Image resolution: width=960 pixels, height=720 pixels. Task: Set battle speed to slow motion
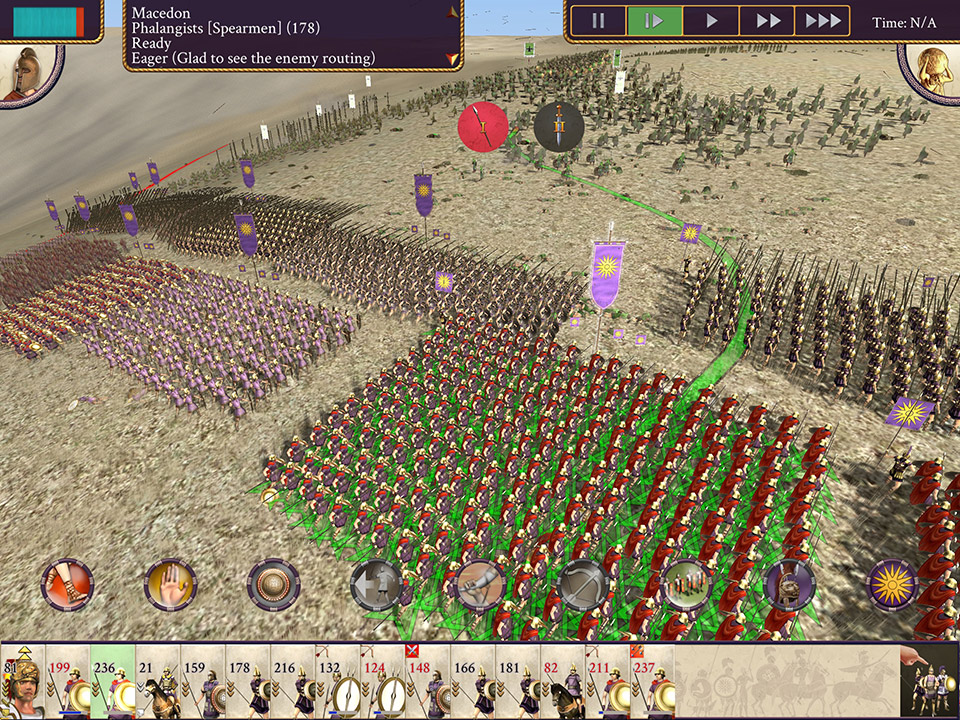click(x=654, y=21)
